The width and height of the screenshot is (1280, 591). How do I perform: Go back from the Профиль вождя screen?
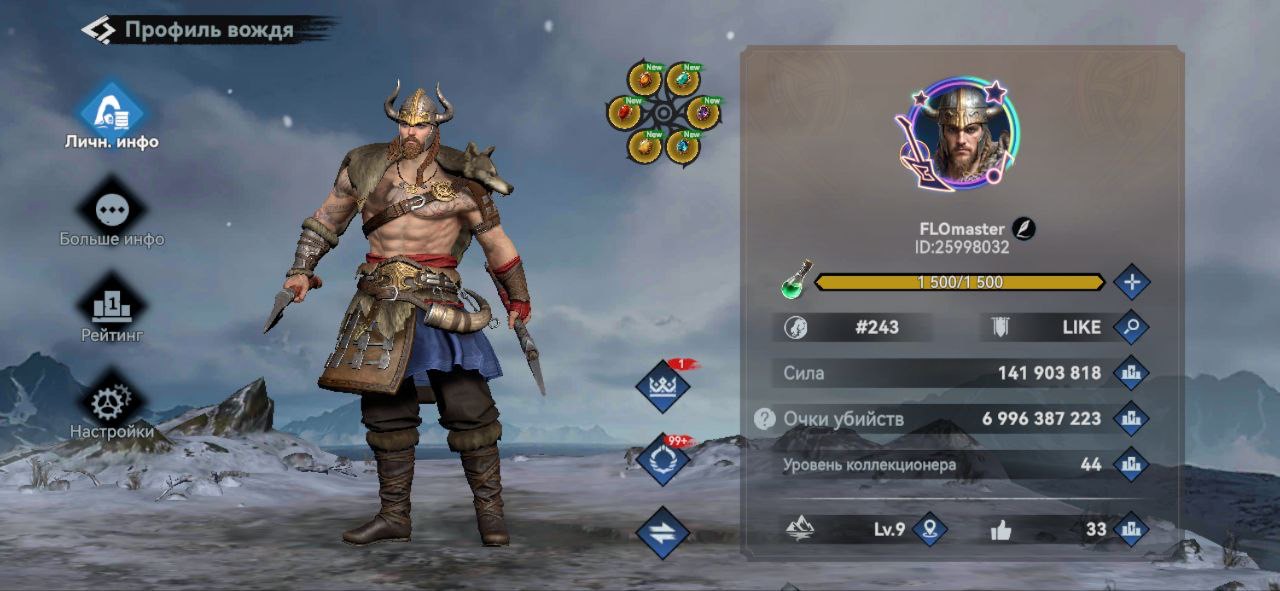98,30
